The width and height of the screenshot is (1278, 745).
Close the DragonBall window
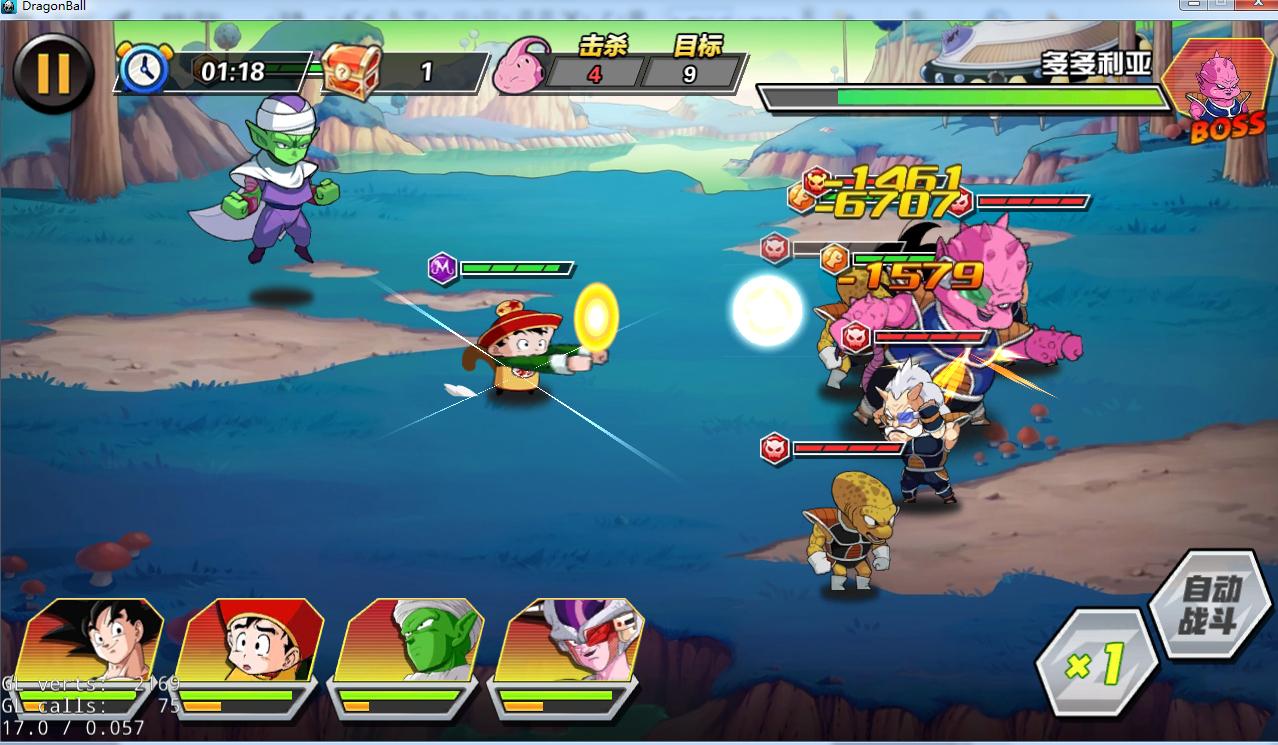1255,5
